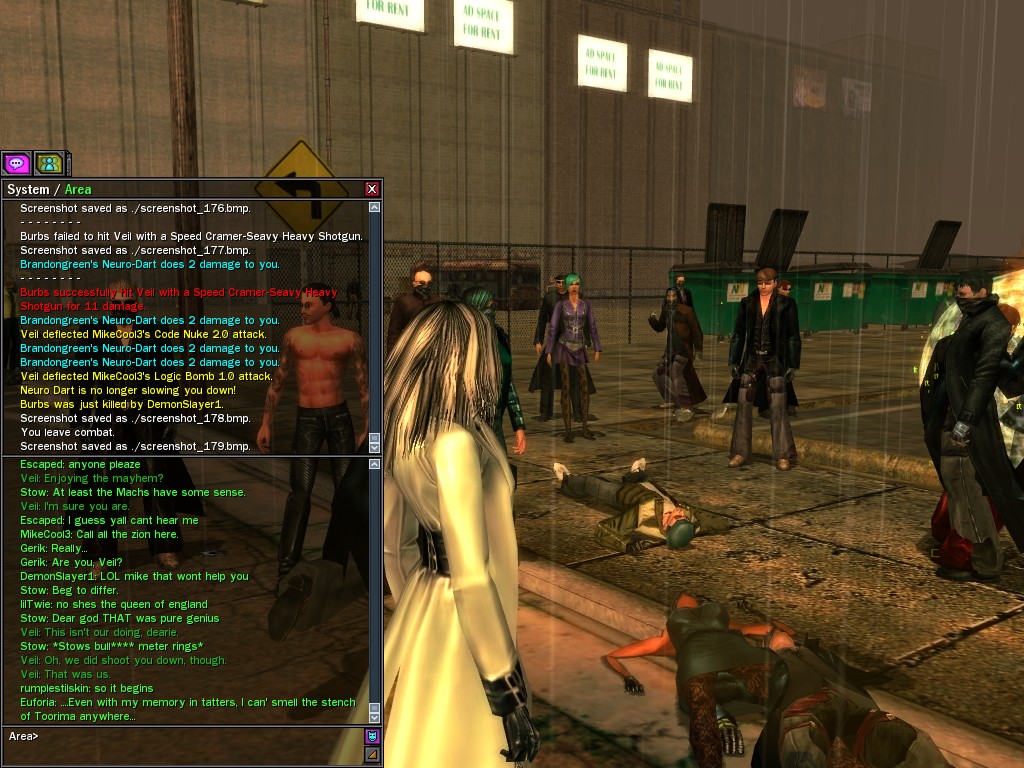Click the orange triangle resize button

[372, 755]
